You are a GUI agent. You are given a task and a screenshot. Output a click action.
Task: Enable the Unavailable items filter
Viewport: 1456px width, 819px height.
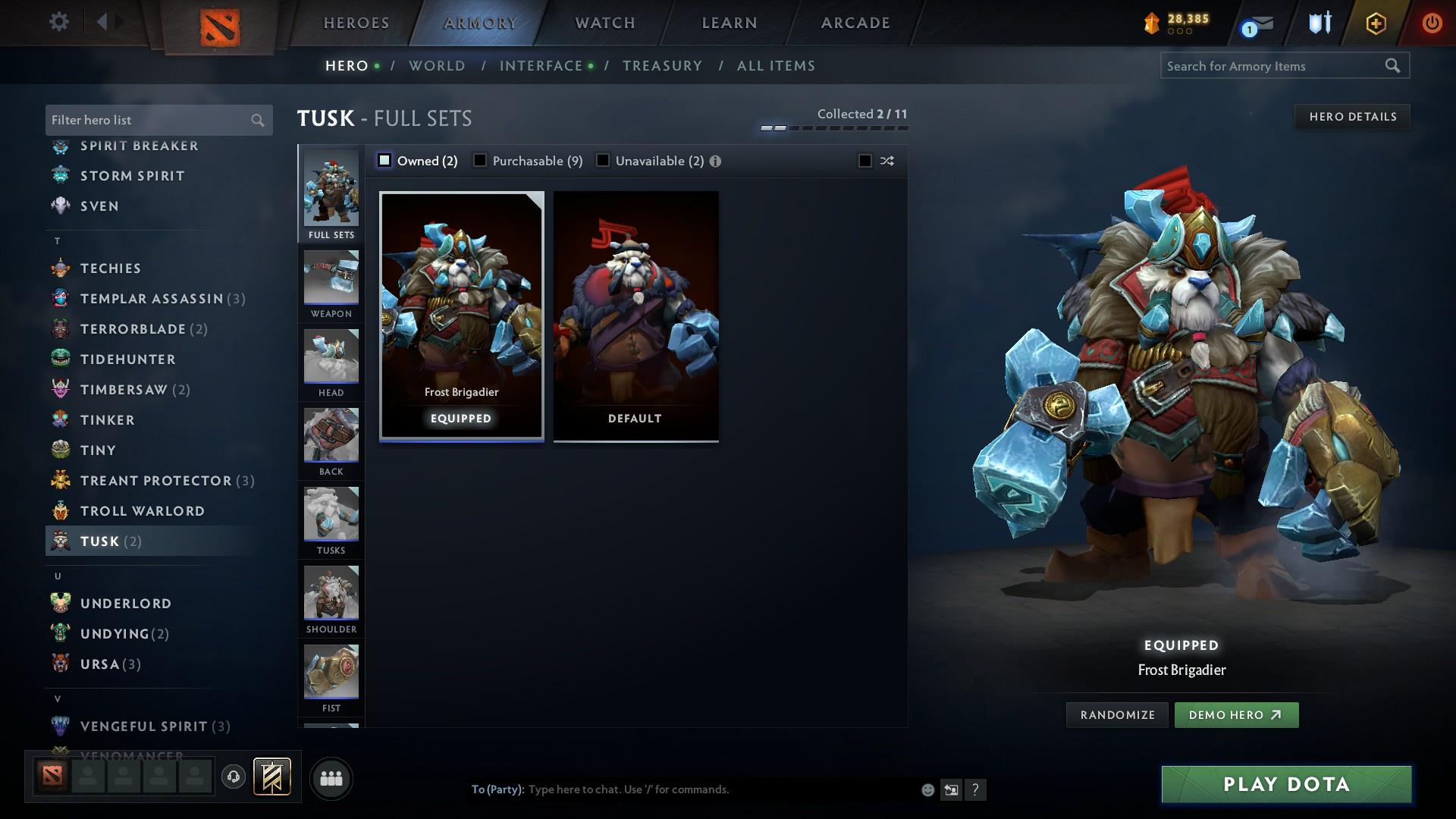(x=603, y=161)
